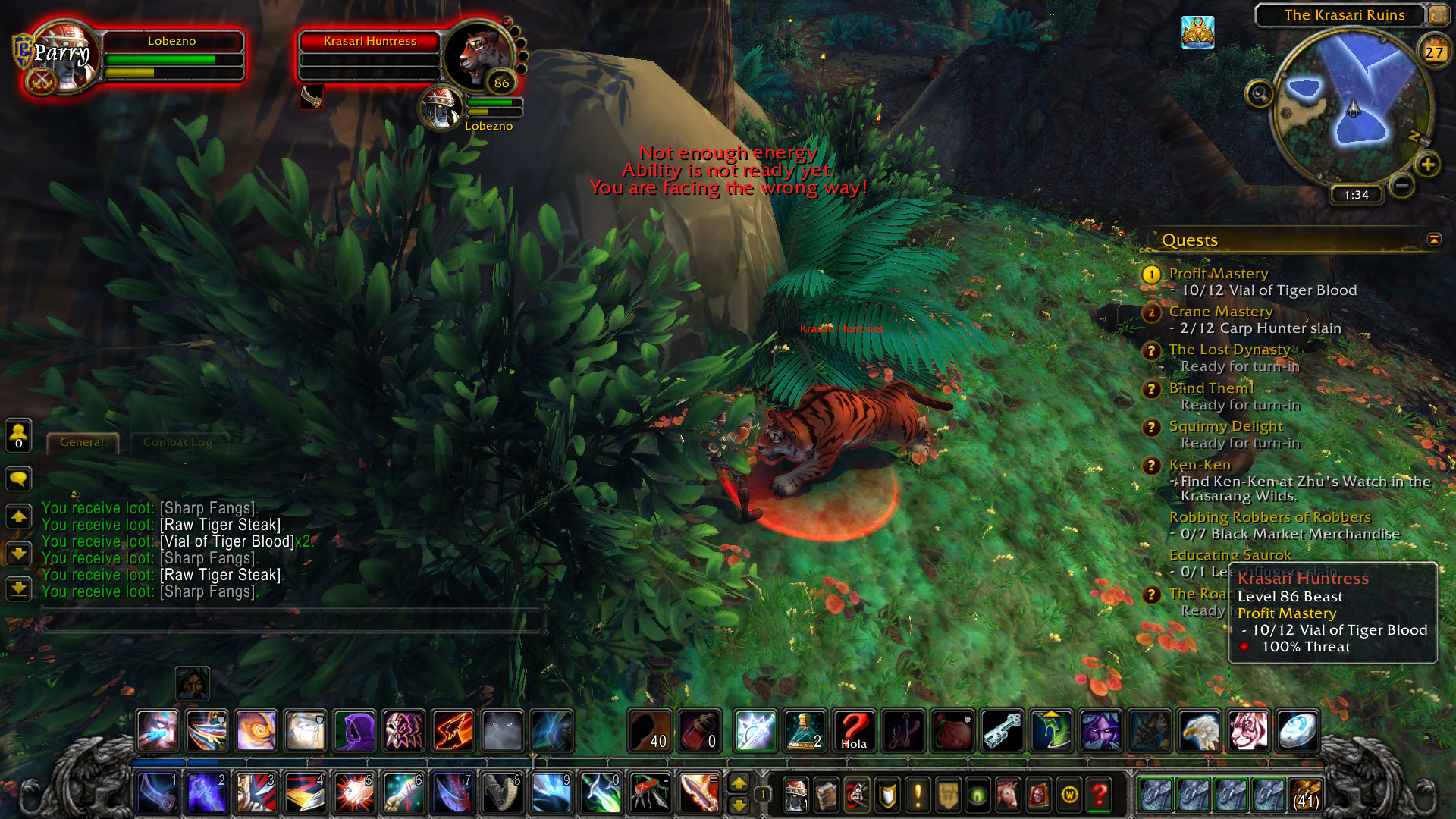Image resolution: width=1456 pixels, height=819 pixels.
Task: Click the Krasari Huntress target portrait
Action: click(x=476, y=55)
